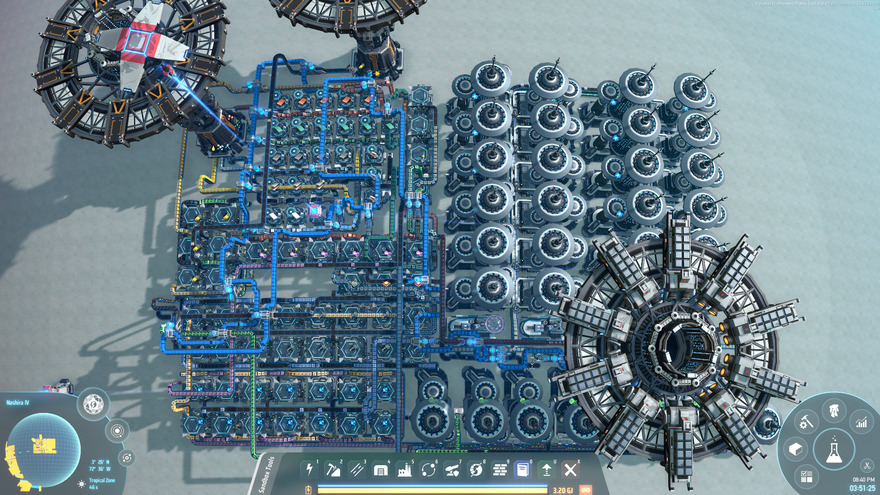Open the planet view orbit icon
The image size is (880, 495).
117,431
